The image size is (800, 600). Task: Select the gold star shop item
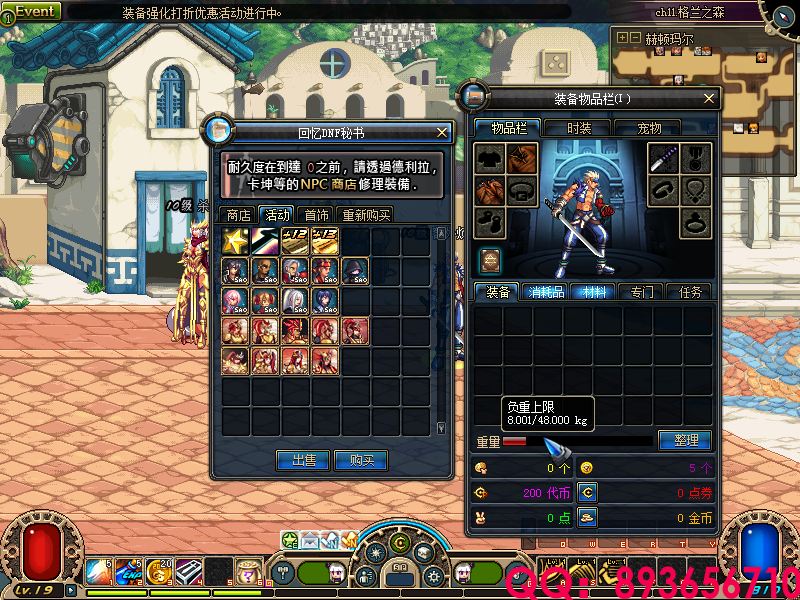click(x=237, y=241)
